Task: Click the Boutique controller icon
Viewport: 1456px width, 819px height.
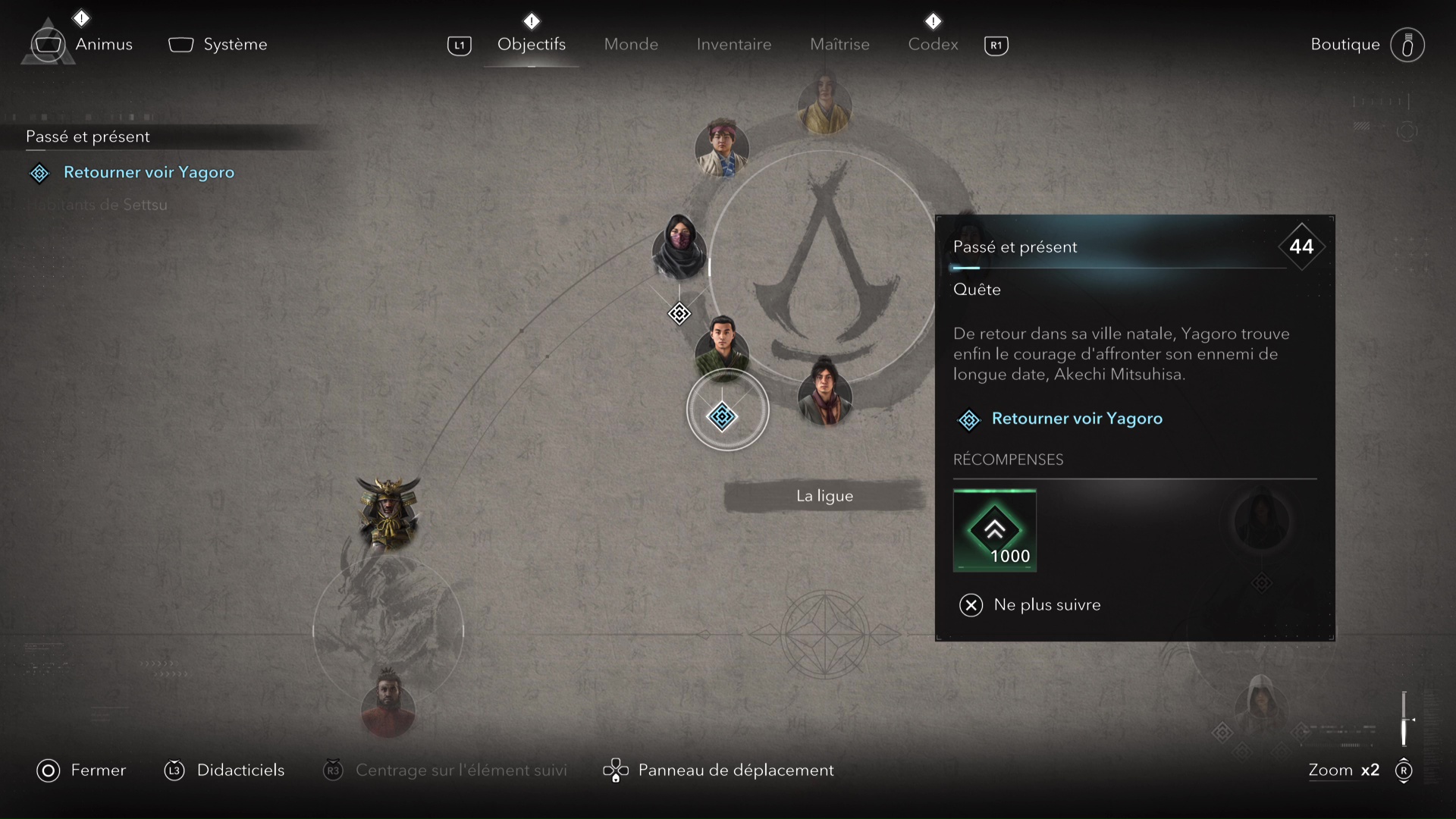Action: point(1407,44)
